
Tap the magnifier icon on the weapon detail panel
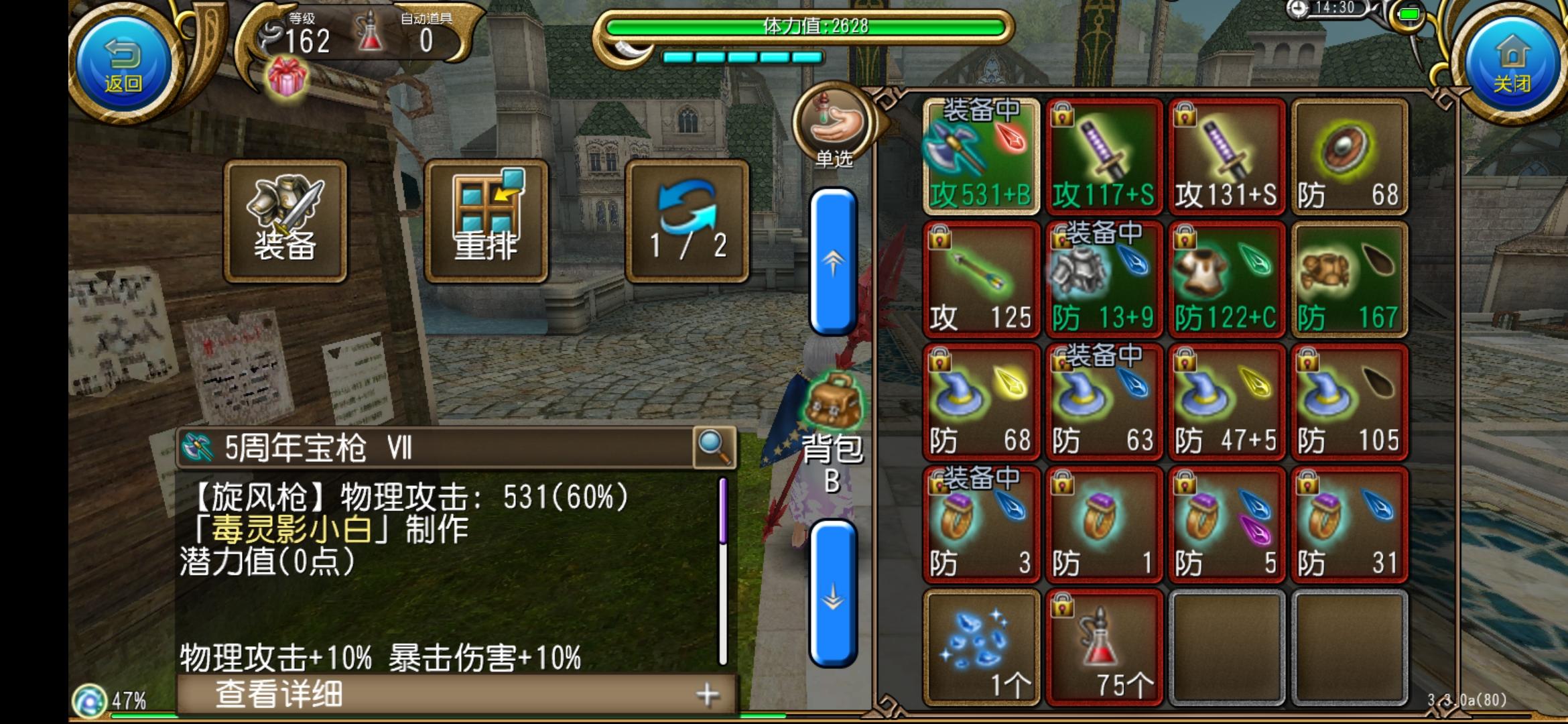pyautogui.click(x=714, y=448)
